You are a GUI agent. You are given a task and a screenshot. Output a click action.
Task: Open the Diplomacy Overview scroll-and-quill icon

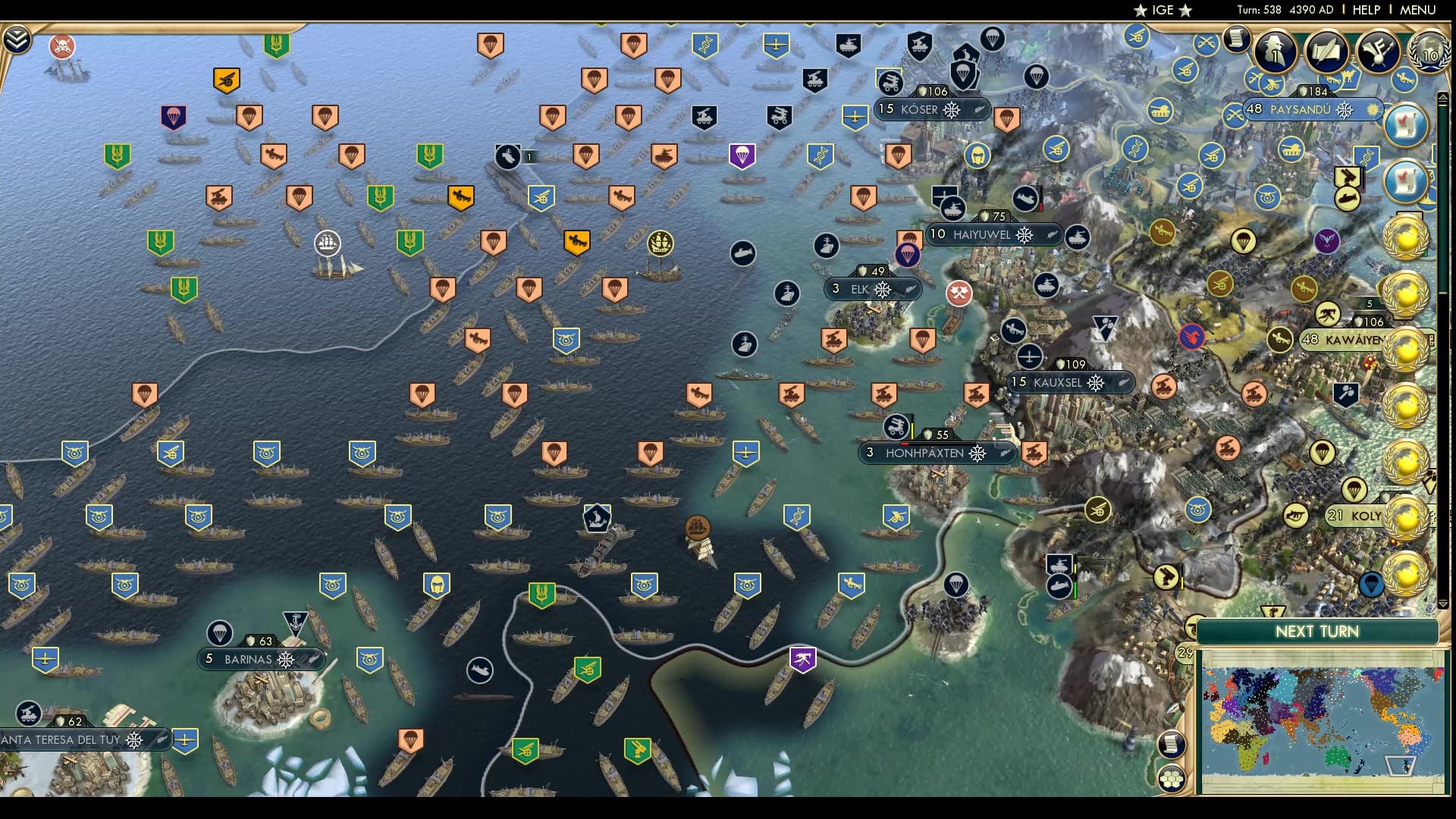pyautogui.click(x=1326, y=52)
